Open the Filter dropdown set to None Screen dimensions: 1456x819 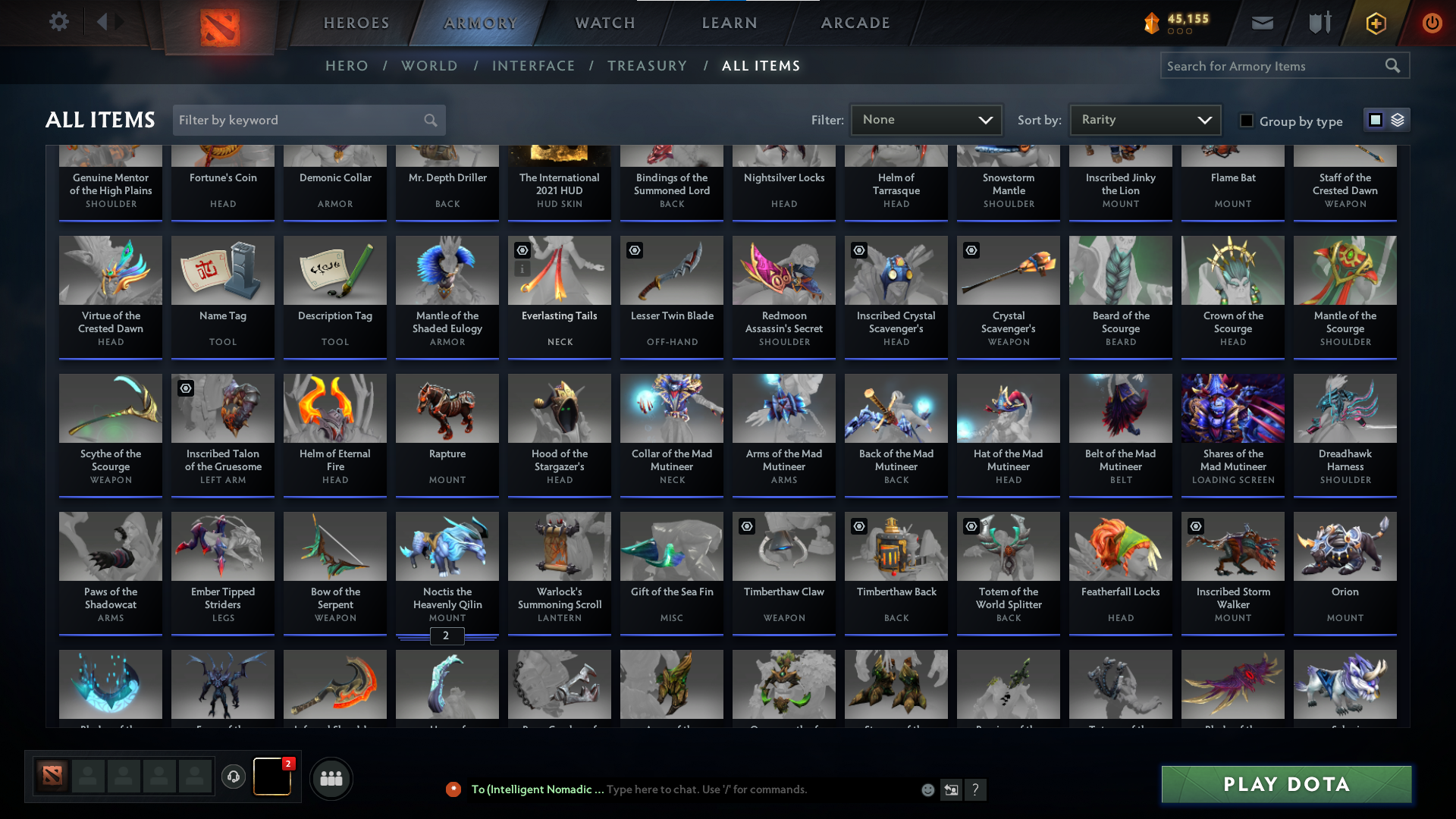coord(926,120)
